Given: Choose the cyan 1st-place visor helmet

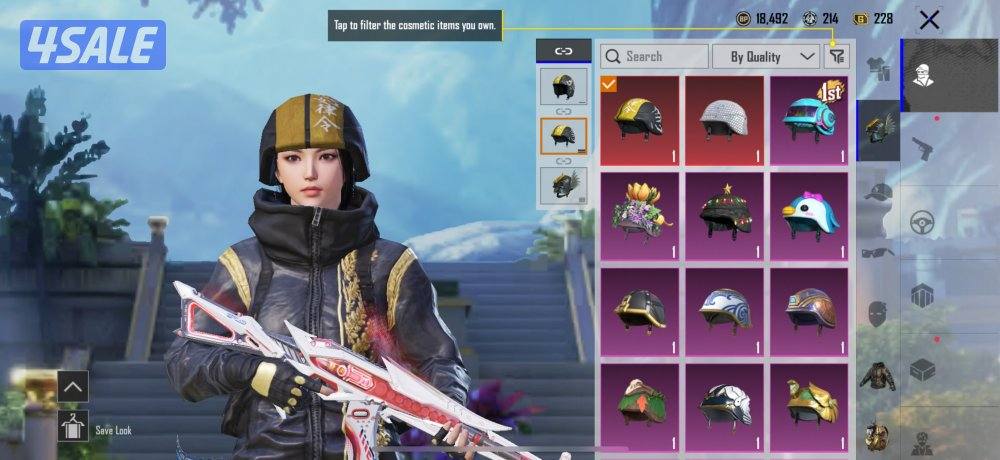Looking at the screenshot, I should point(808,120).
